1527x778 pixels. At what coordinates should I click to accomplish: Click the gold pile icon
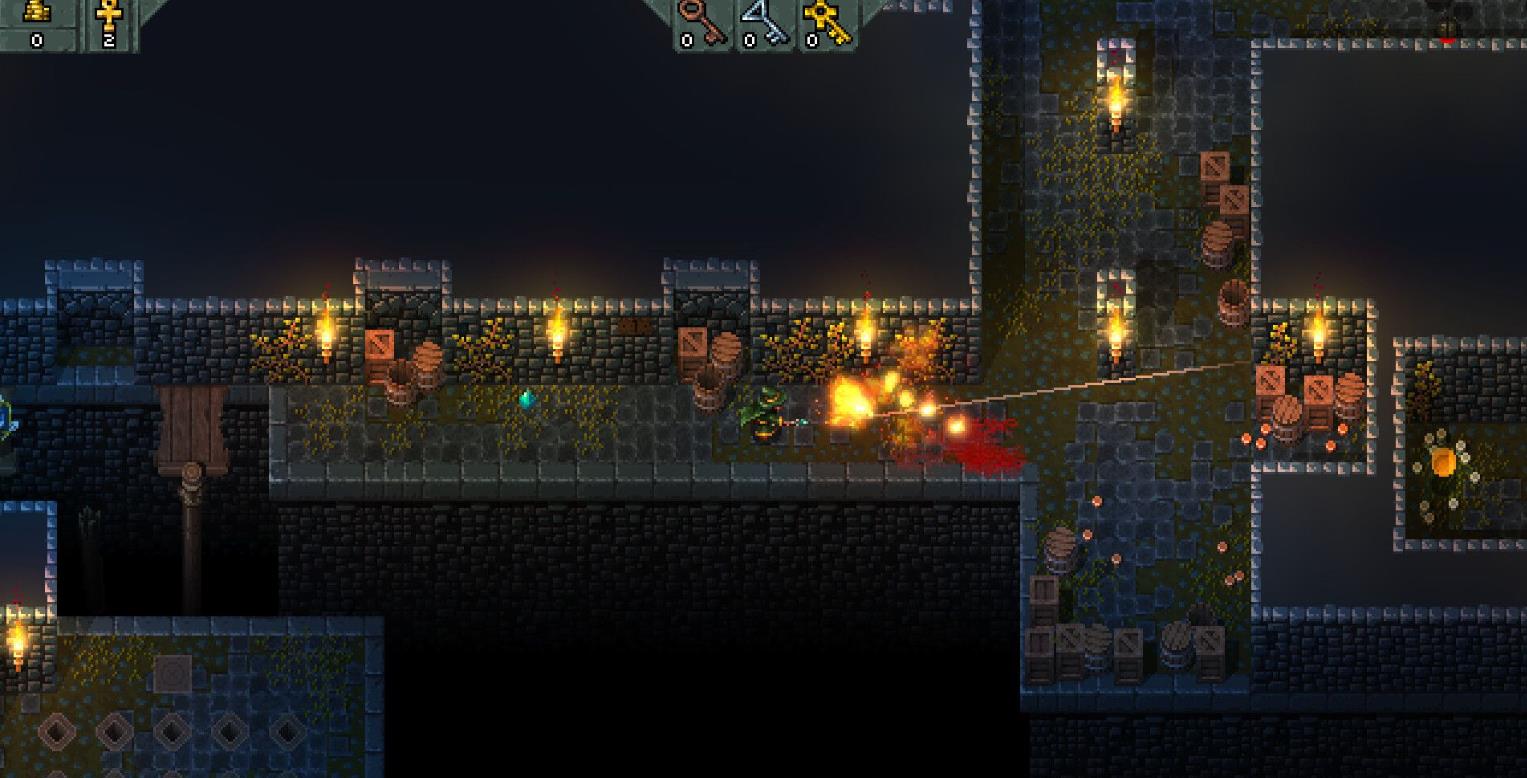(x=37, y=12)
